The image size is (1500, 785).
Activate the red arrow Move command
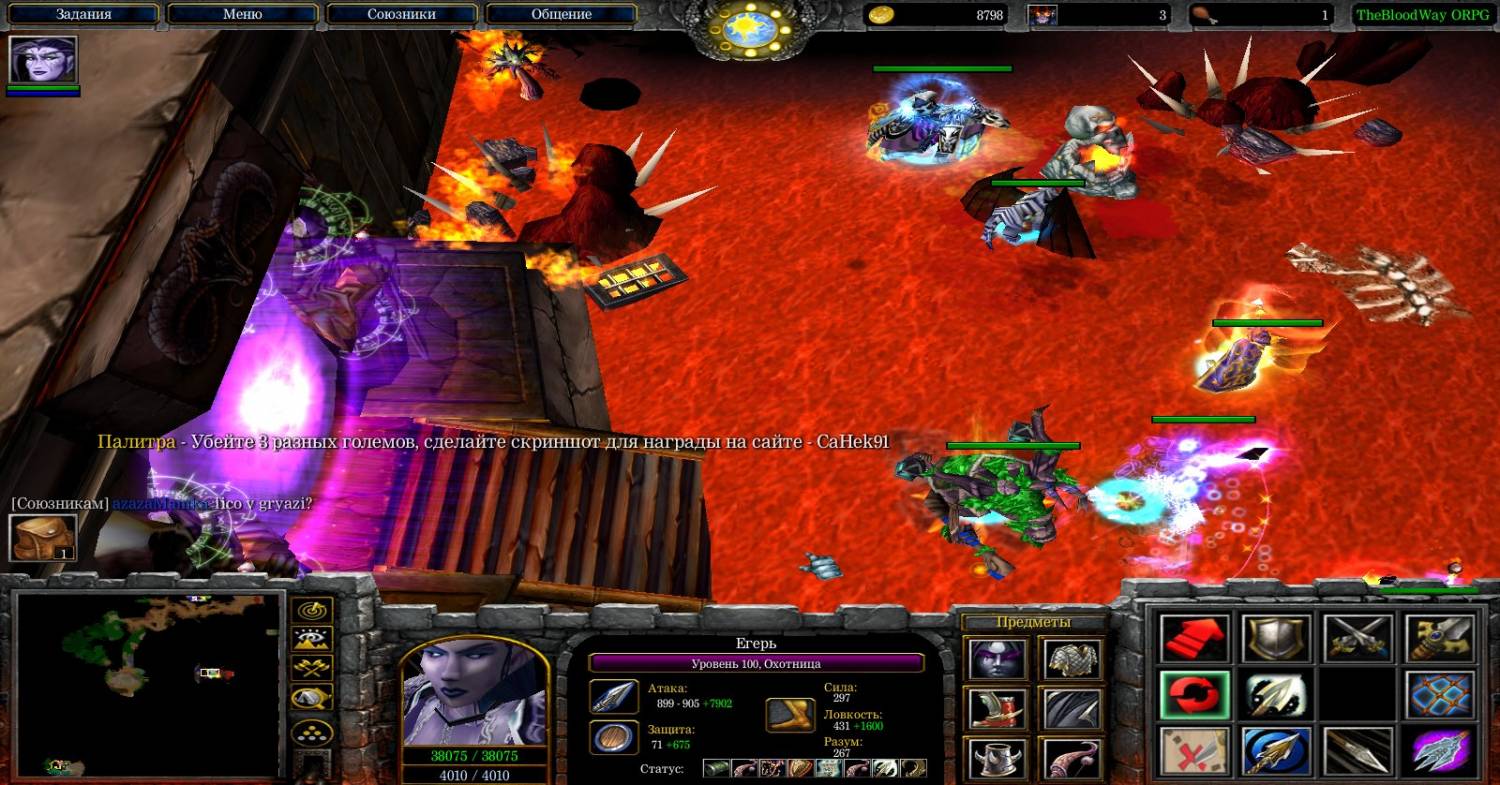click(1194, 638)
